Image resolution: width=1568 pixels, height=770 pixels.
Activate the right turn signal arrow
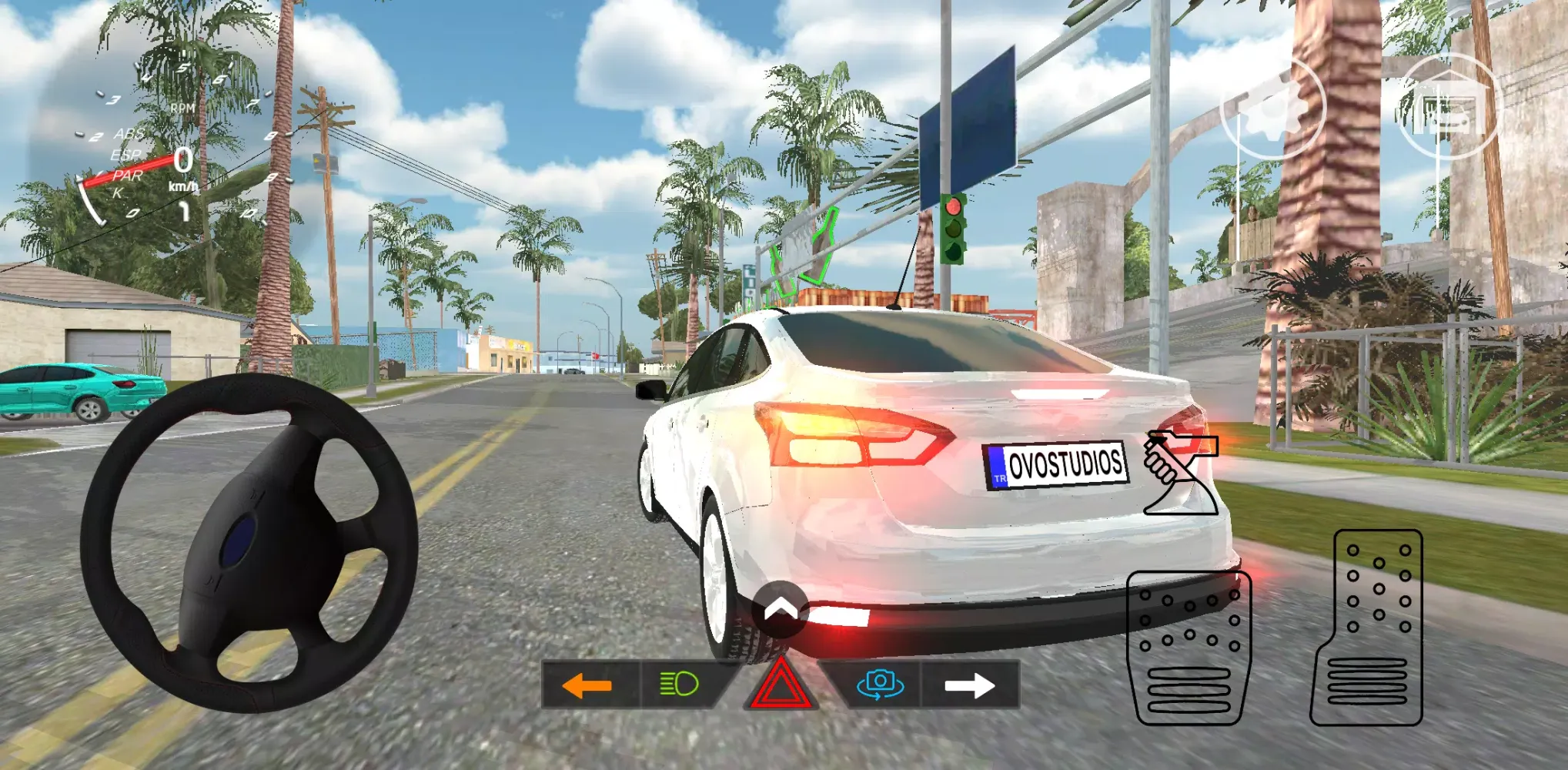[x=969, y=685]
